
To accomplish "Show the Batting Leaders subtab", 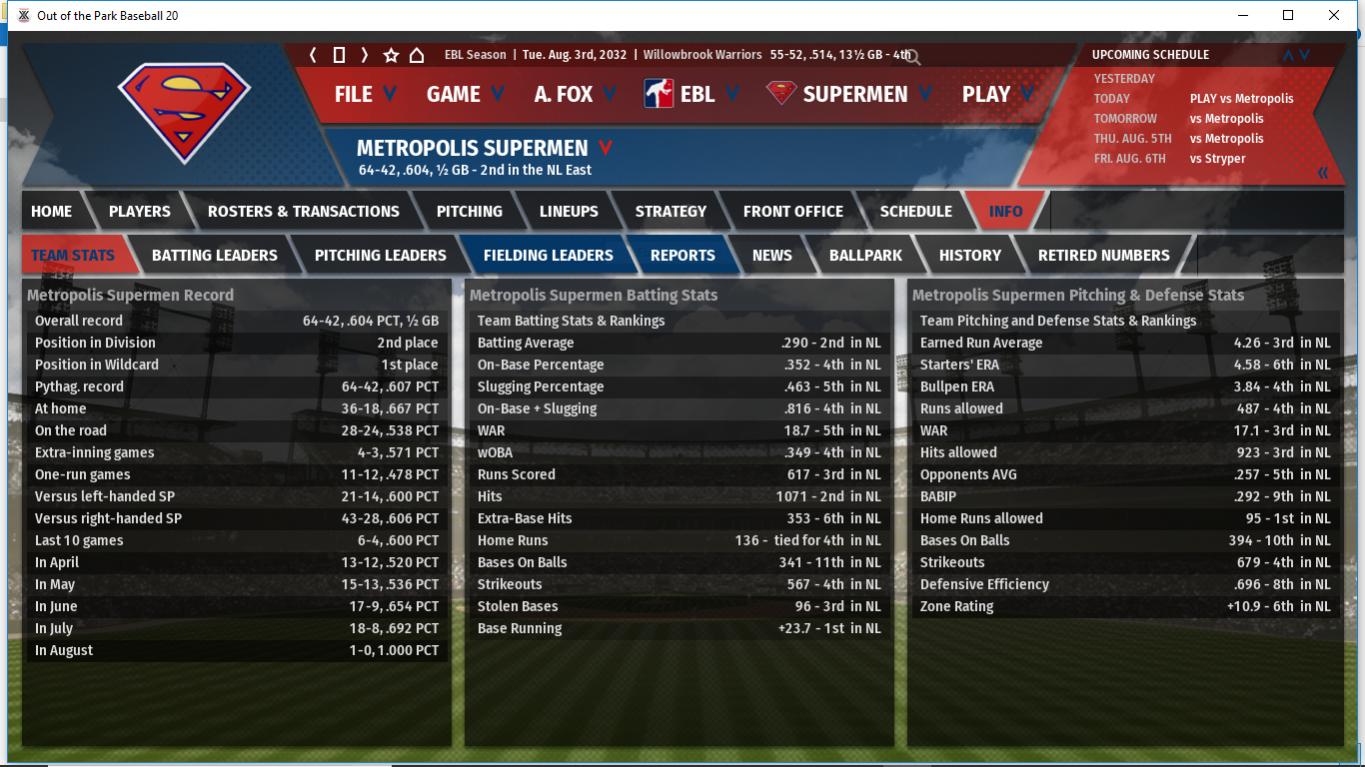I will click(x=214, y=255).
